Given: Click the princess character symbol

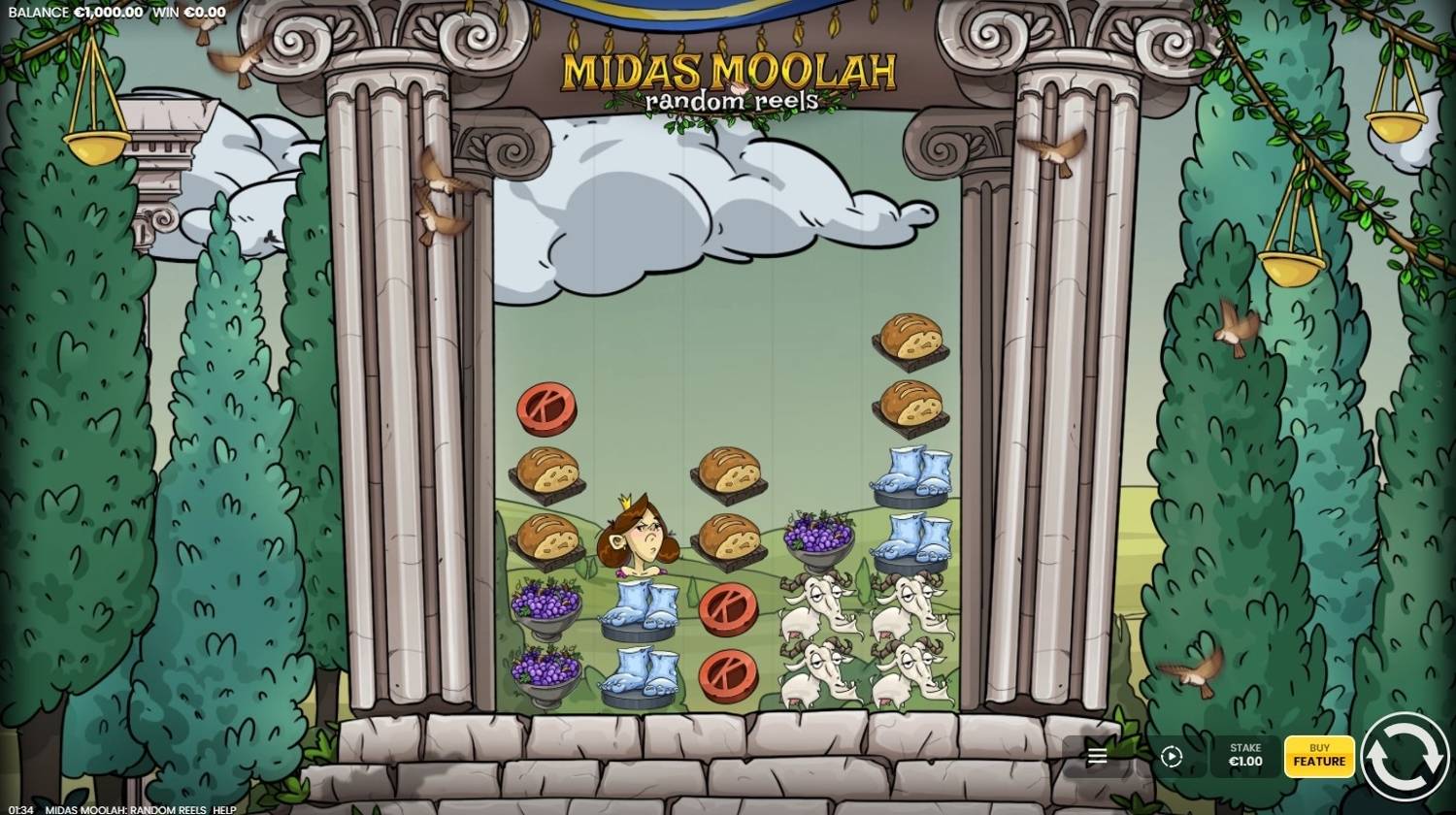Looking at the screenshot, I should click(636, 538).
